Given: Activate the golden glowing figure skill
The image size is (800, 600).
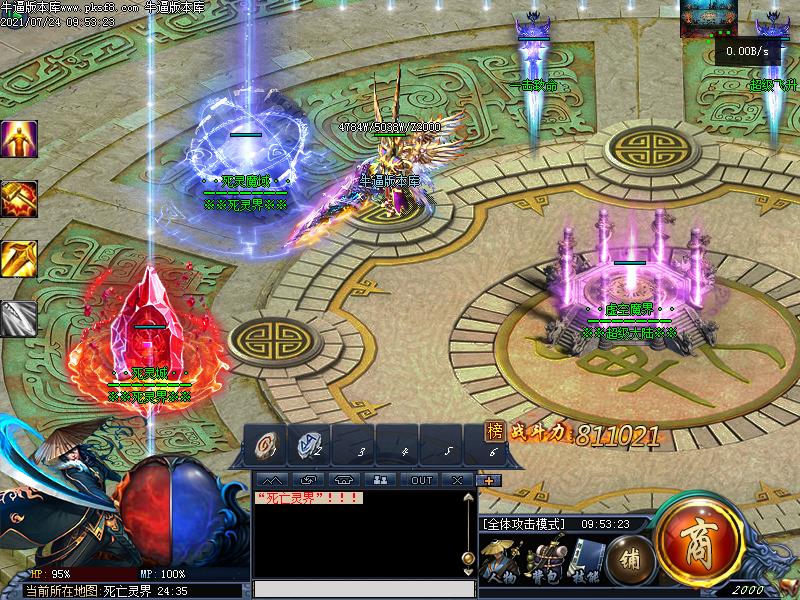Looking at the screenshot, I should pyautogui.click(x=18, y=139).
